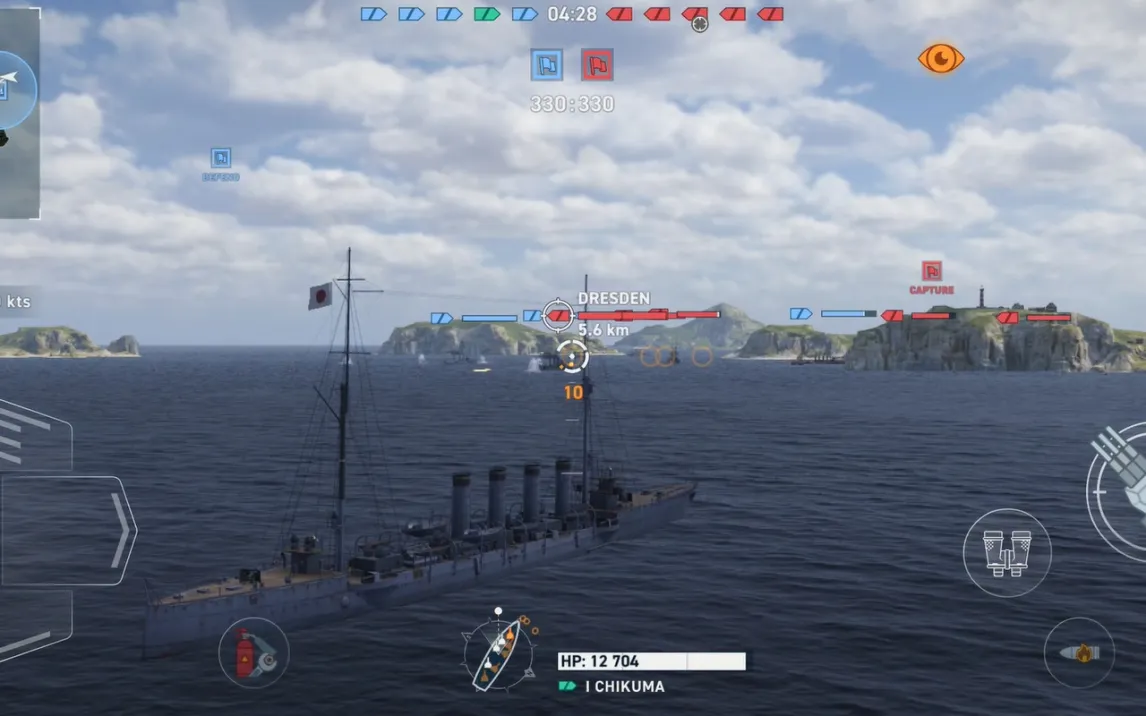
Task: Select the red CAPTURE base marker
Action: [x=931, y=272]
